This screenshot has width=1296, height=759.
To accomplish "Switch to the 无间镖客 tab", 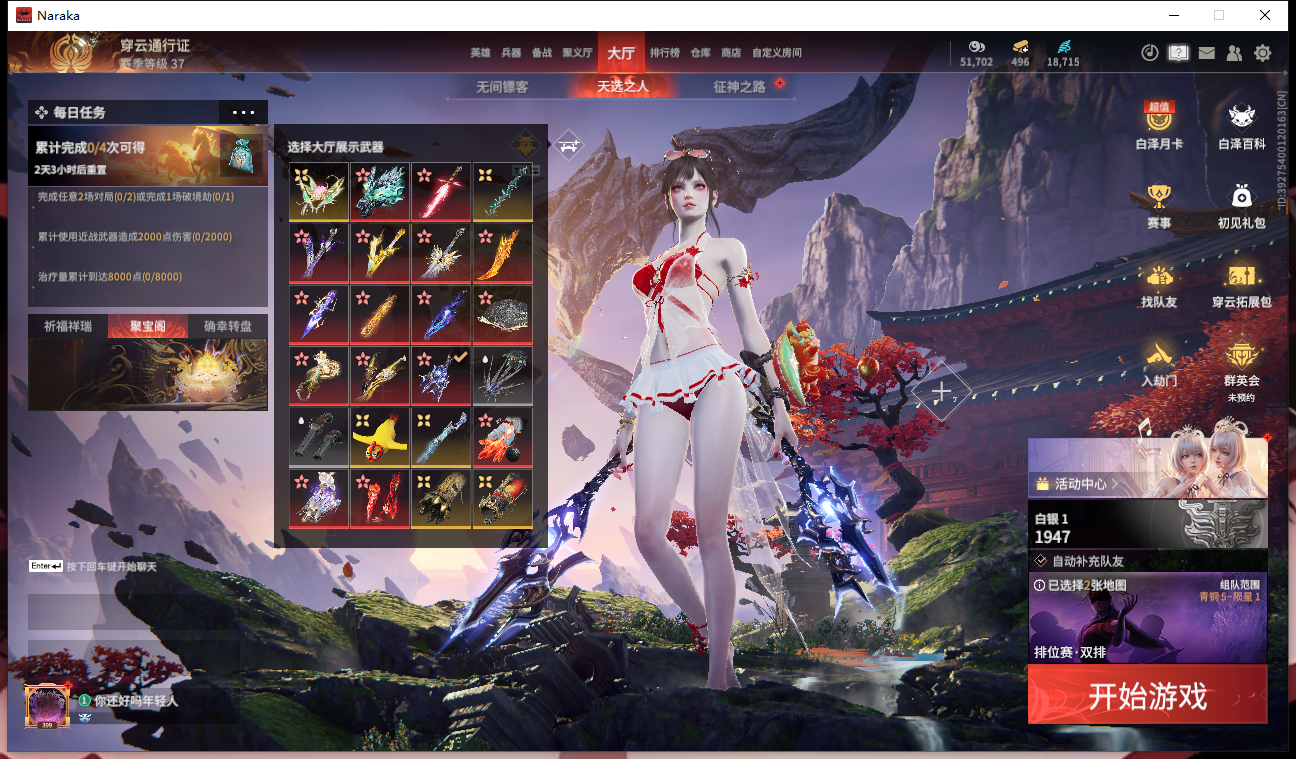I will 502,87.
